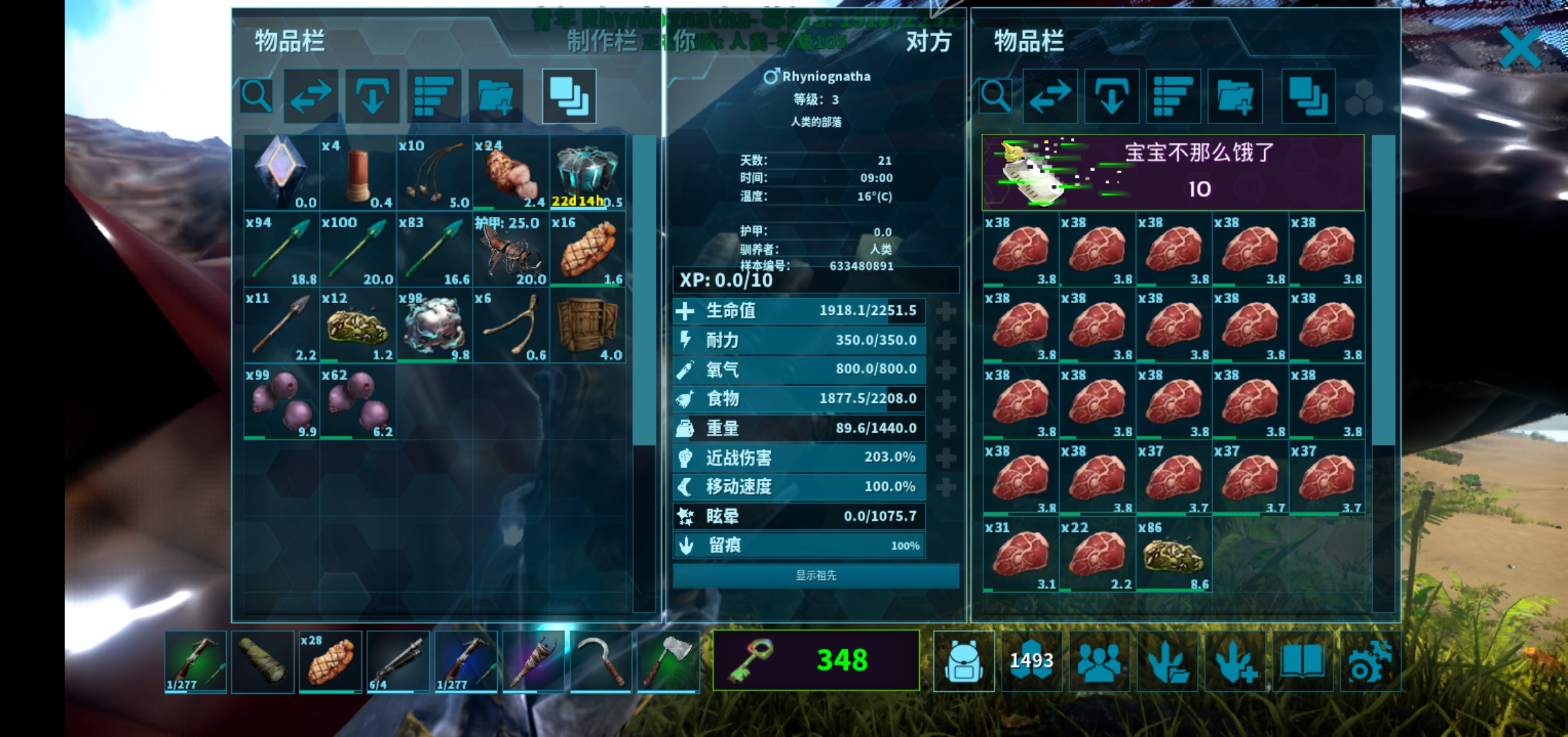Choose the x99 purple berries stack
Viewport: 1568px width, 737px height.
pos(282,402)
